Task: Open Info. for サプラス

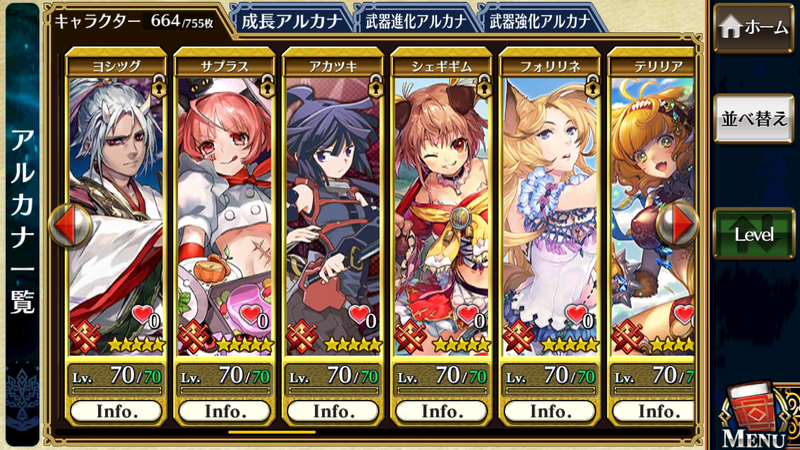Action: (226, 411)
